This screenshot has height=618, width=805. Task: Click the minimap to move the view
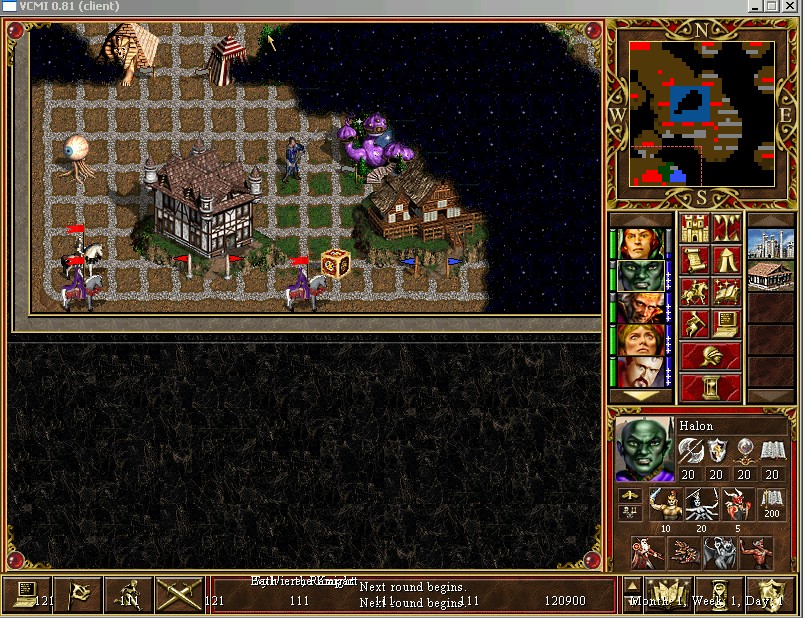point(702,112)
